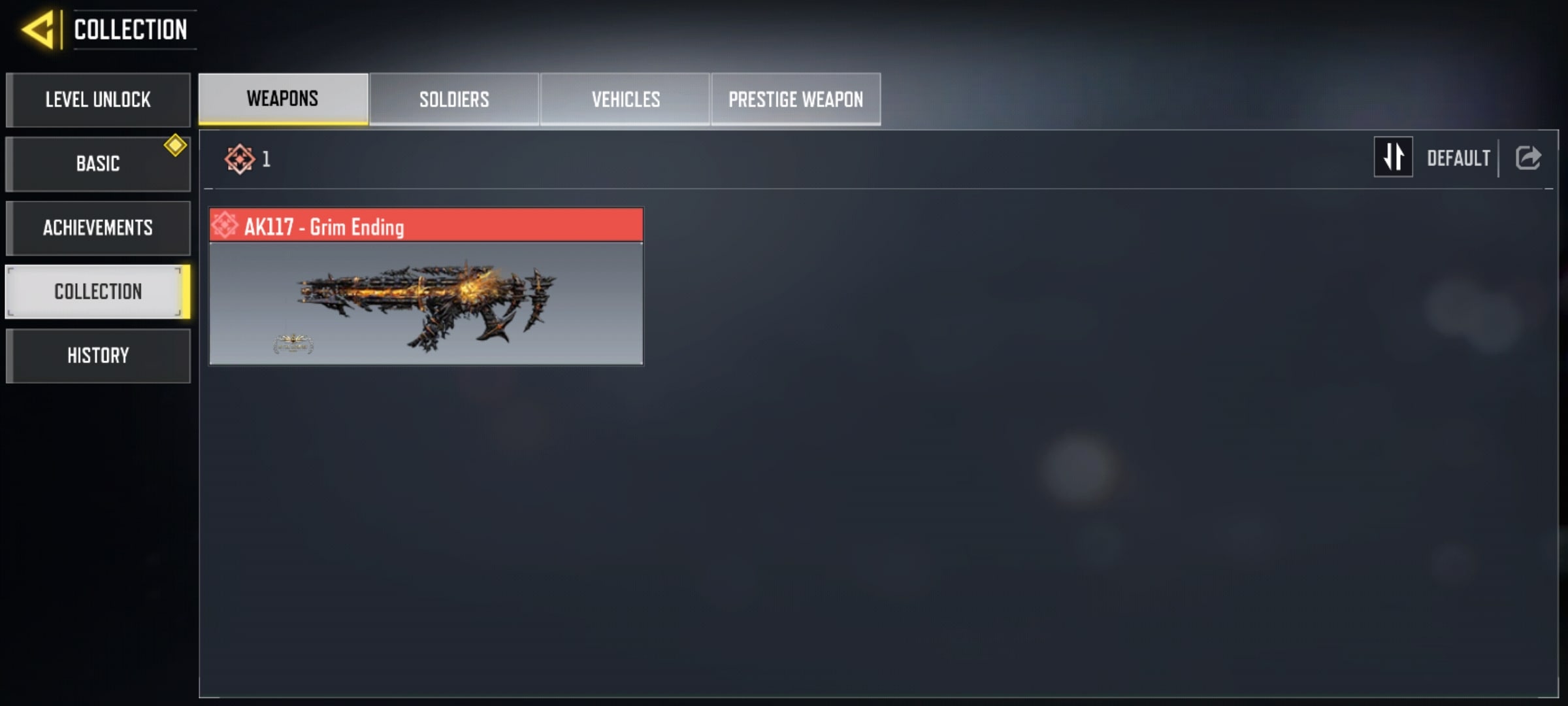Open the Prestige Weapon tab
This screenshot has height=706, width=1568.
pos(796,99)
